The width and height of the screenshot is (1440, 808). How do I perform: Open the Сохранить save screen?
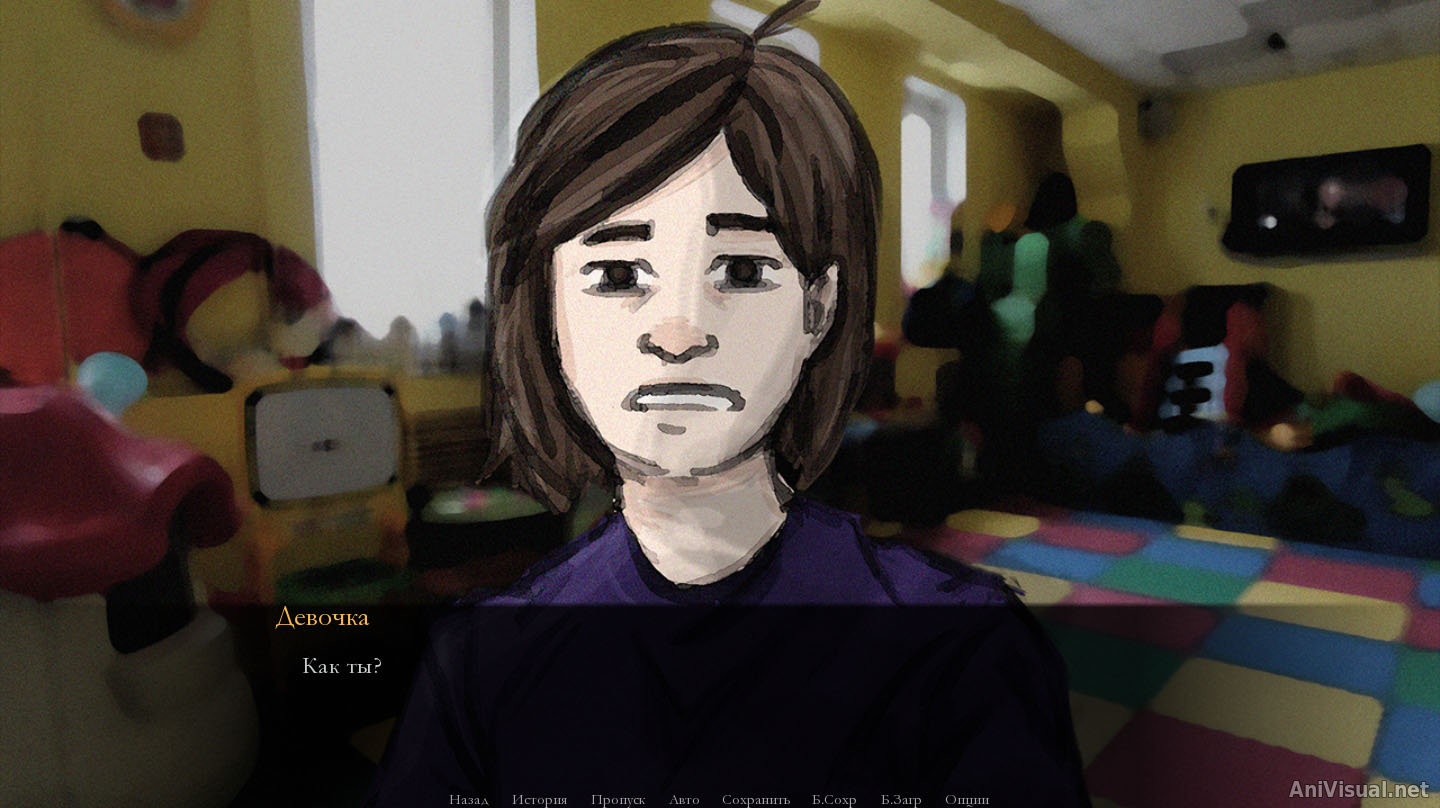tap(757, 800)
